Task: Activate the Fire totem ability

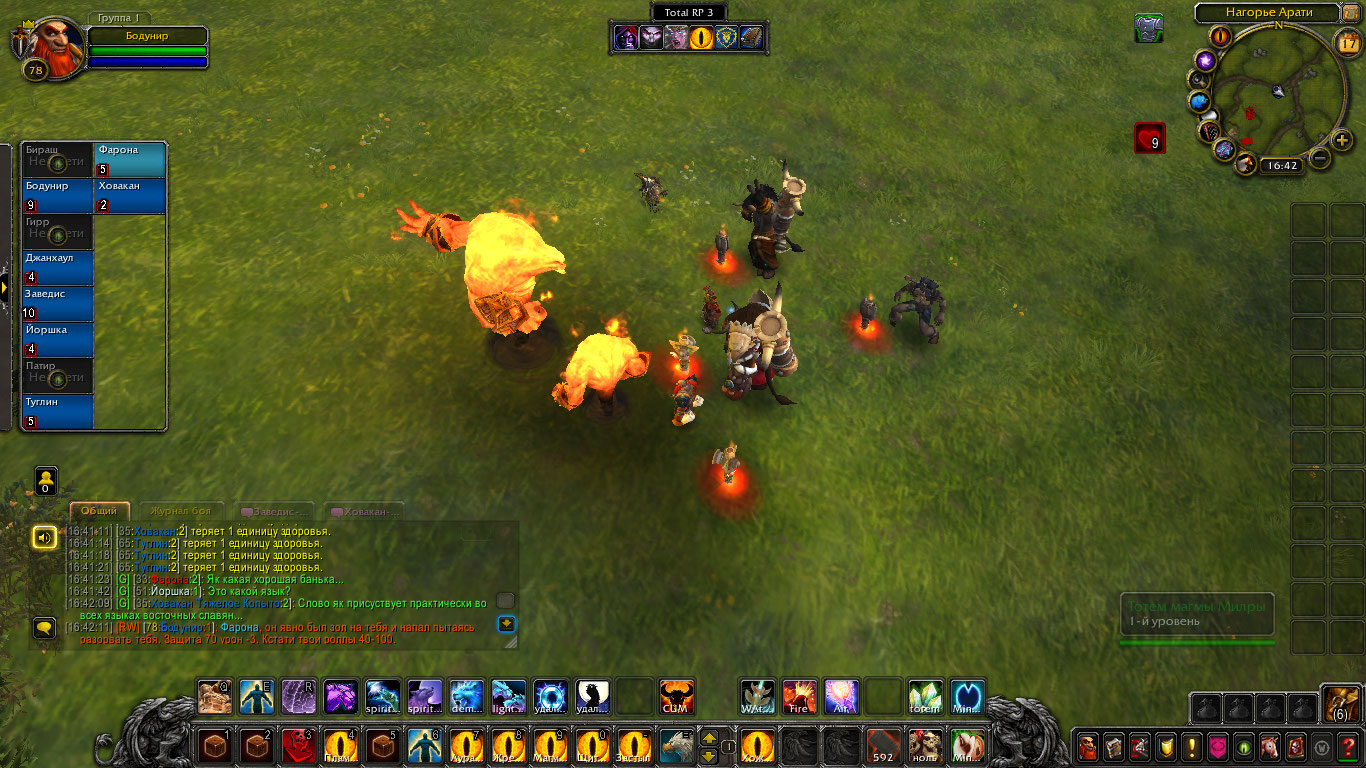Action: point(799,696)
